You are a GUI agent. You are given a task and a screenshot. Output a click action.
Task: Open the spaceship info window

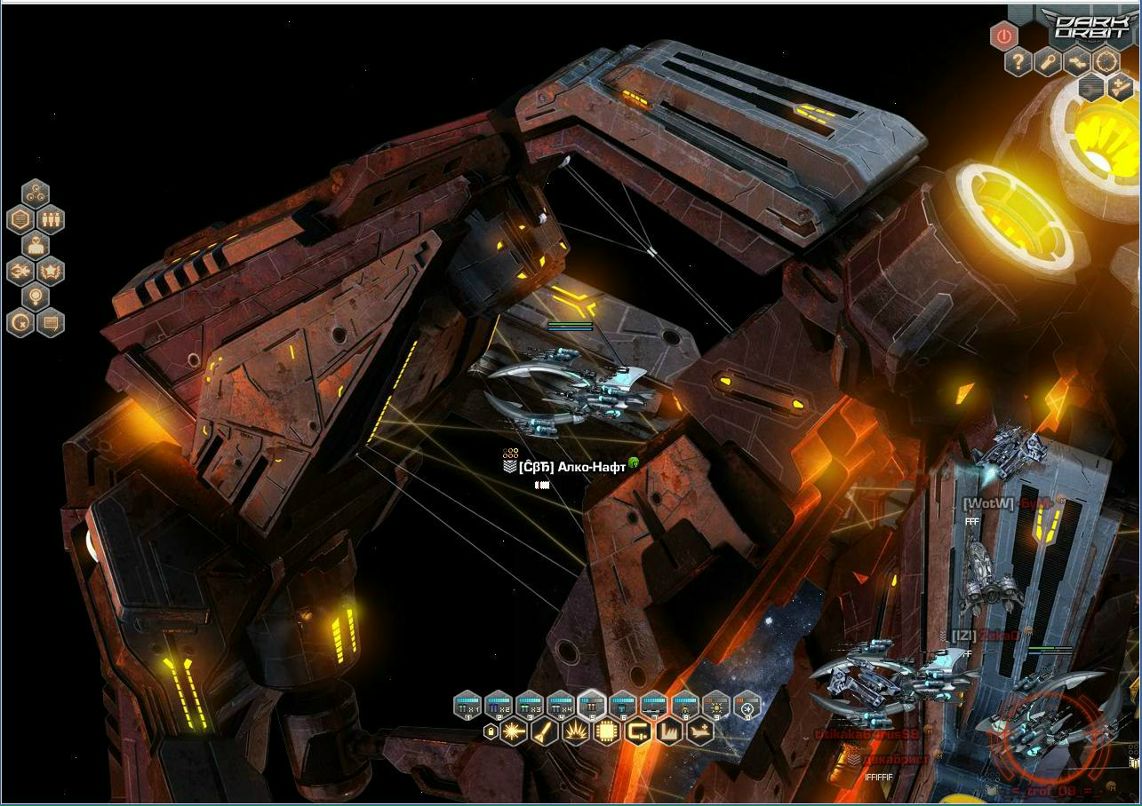tap(20, 271)
